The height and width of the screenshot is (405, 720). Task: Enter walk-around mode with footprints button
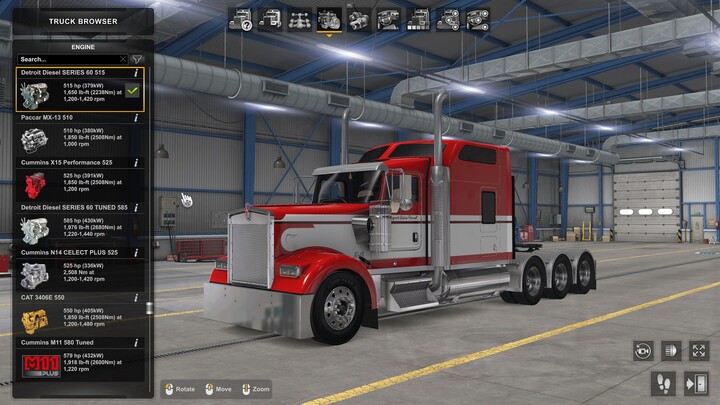click(663, 383)
